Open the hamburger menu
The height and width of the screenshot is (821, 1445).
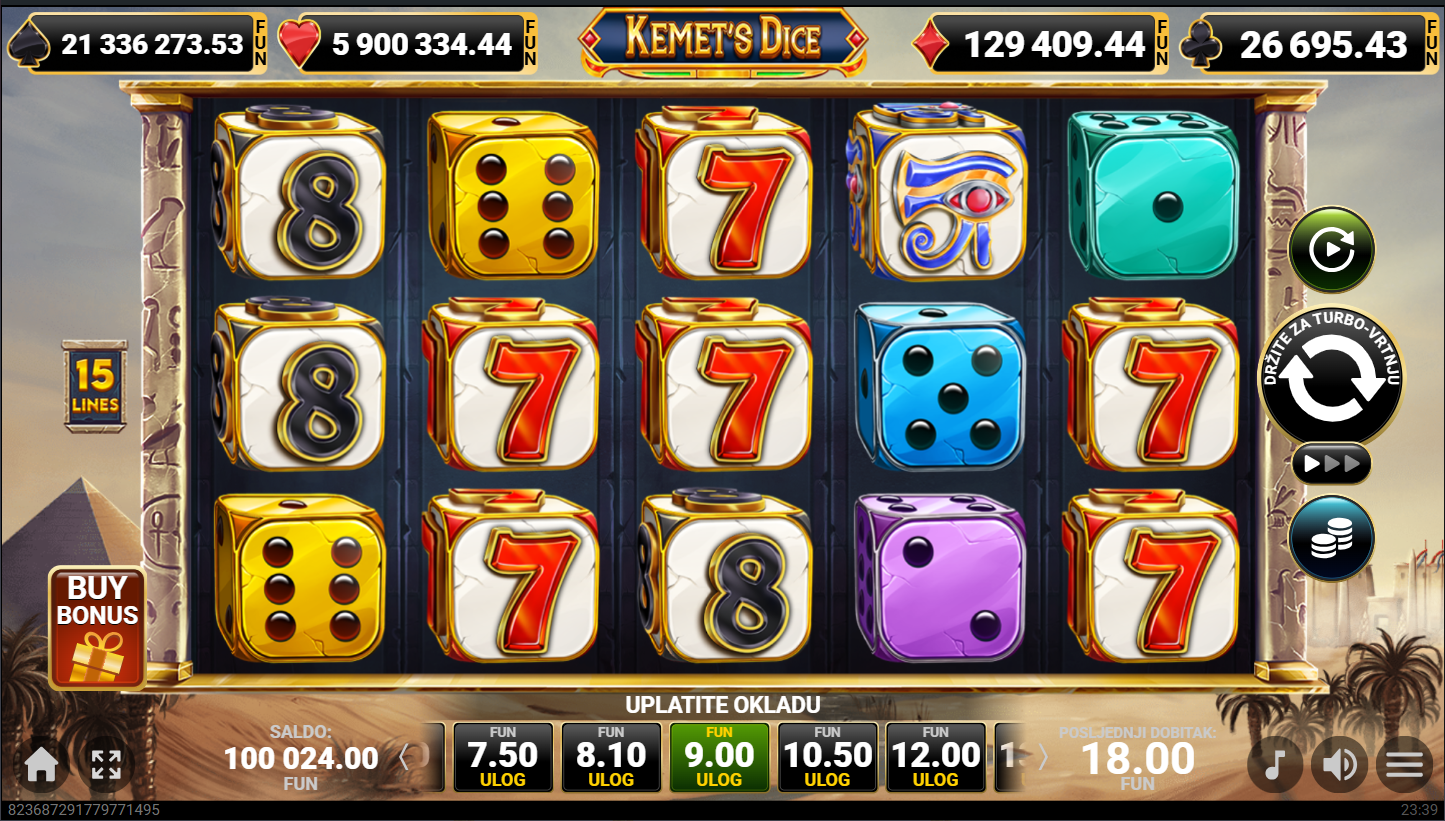coord(1404,765)
